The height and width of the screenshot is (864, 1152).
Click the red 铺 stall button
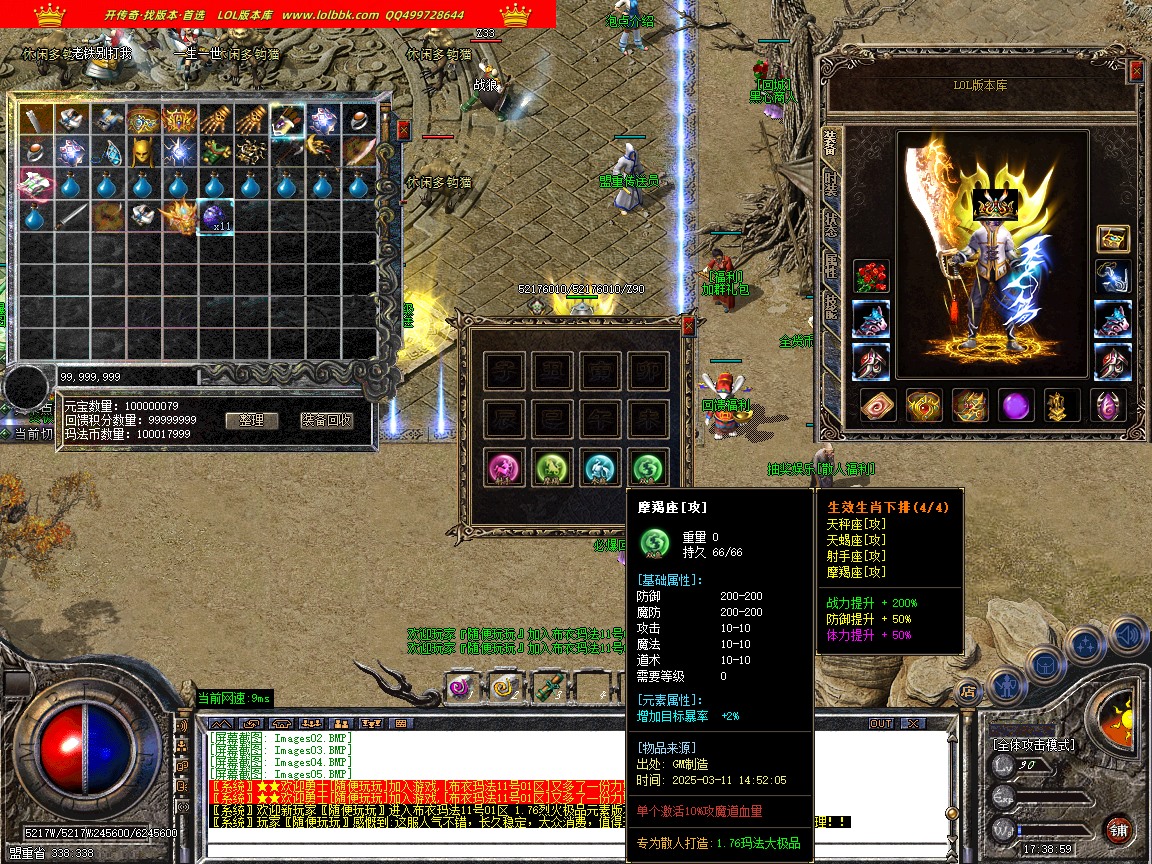tap(1118, 829)
